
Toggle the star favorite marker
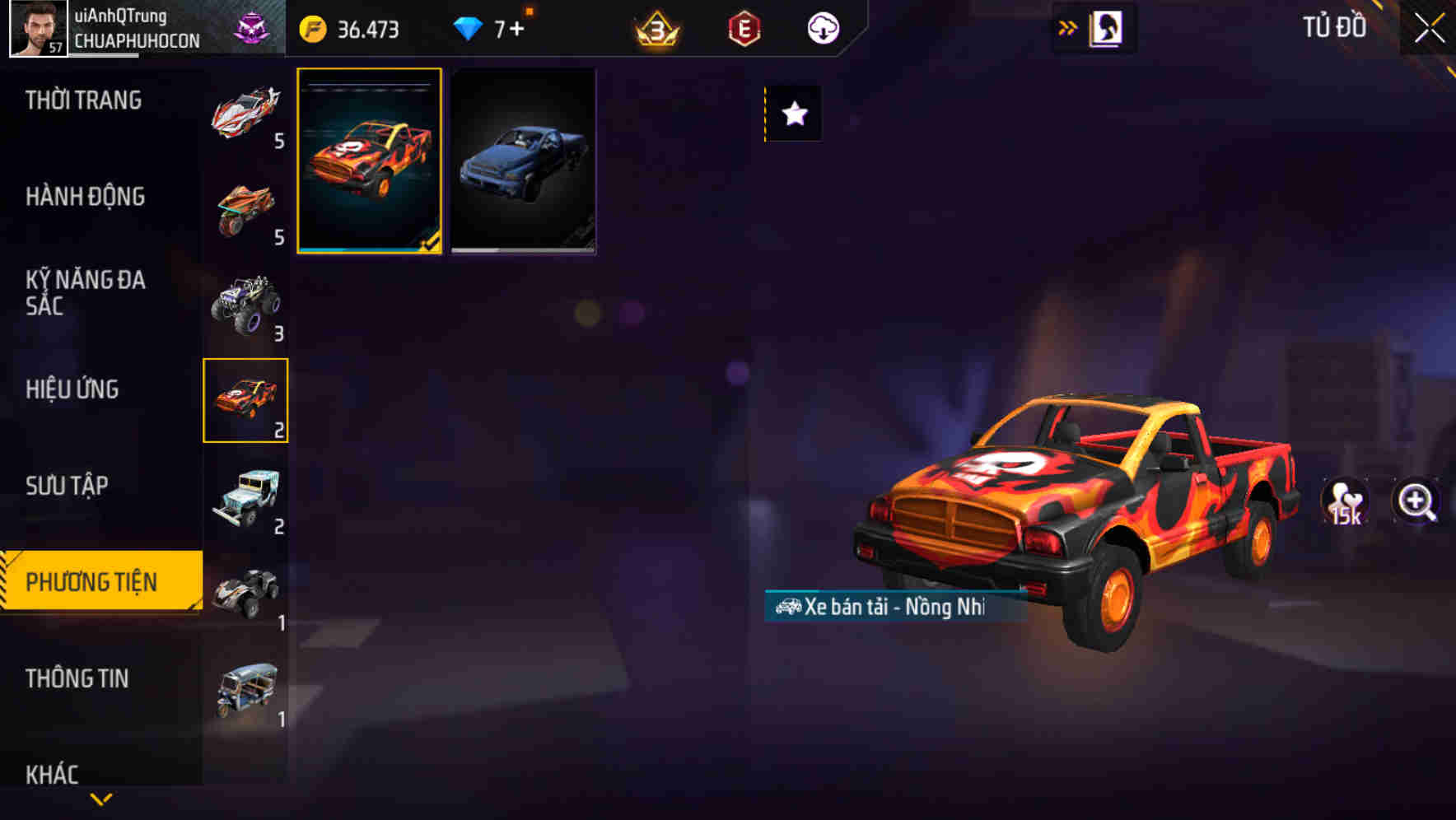793,114
